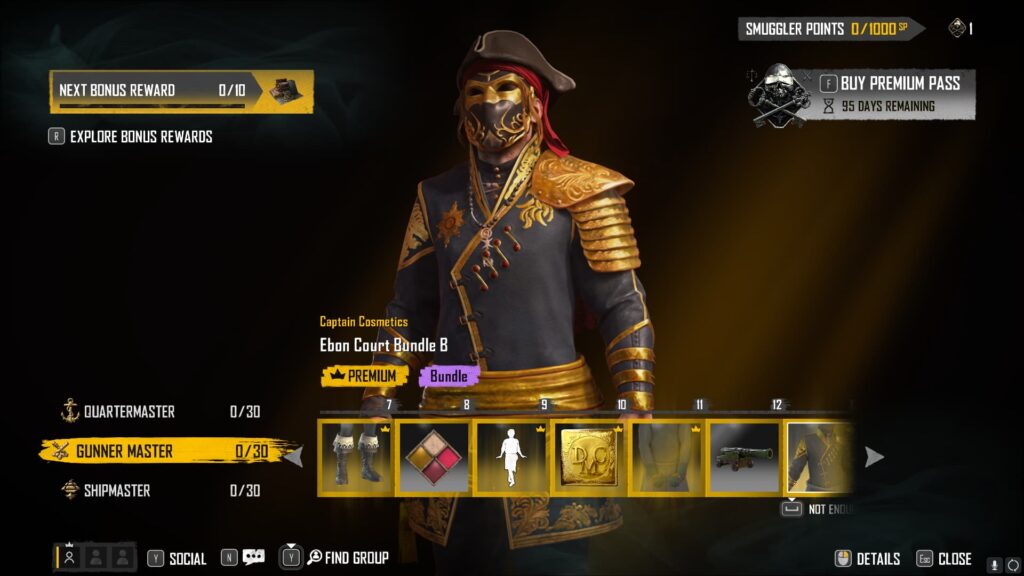
Task: Click the Next Bonus Reward chest banner
Action: tap(181, 90)
